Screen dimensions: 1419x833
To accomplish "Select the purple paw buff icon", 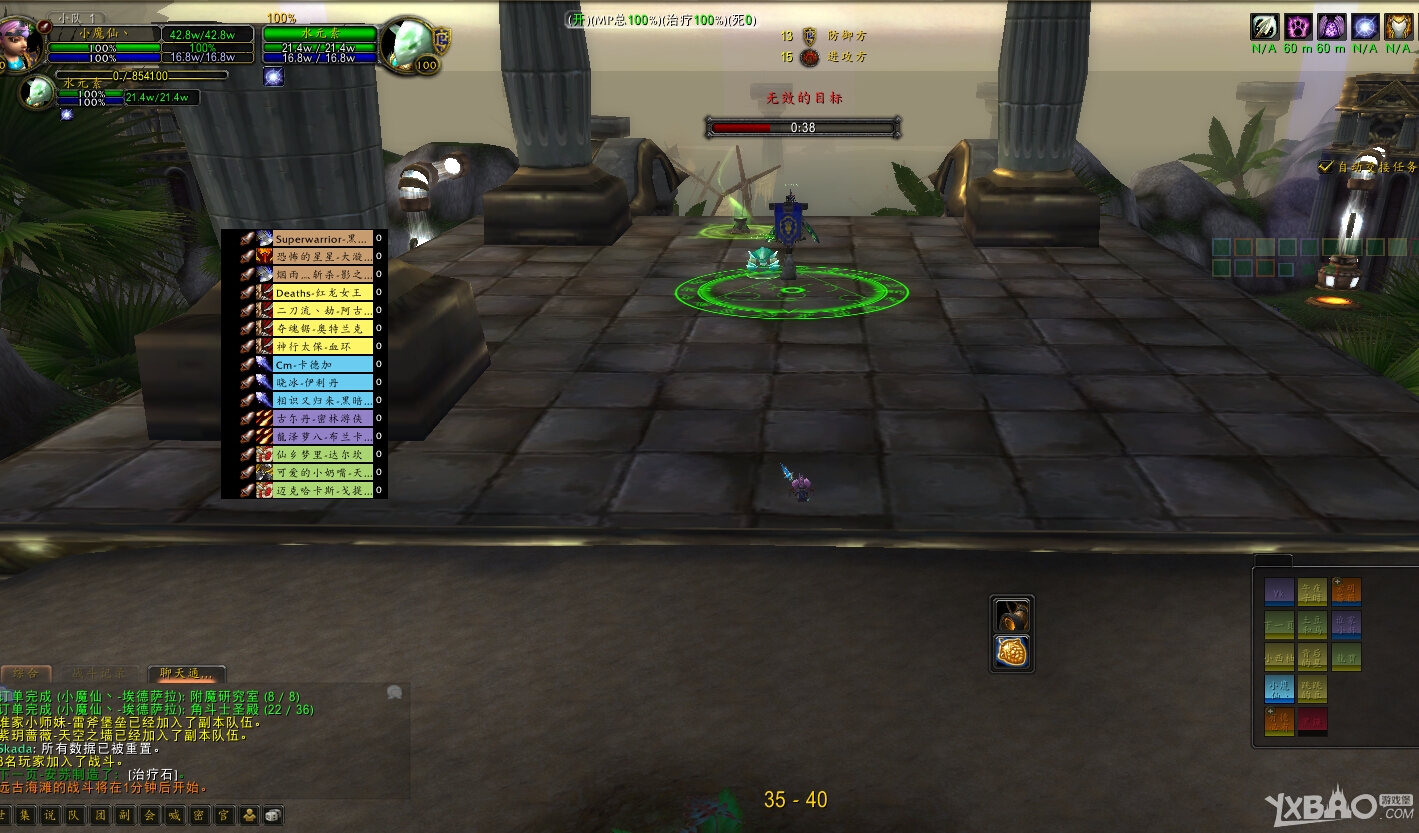I will click(x=1298, y=27).
